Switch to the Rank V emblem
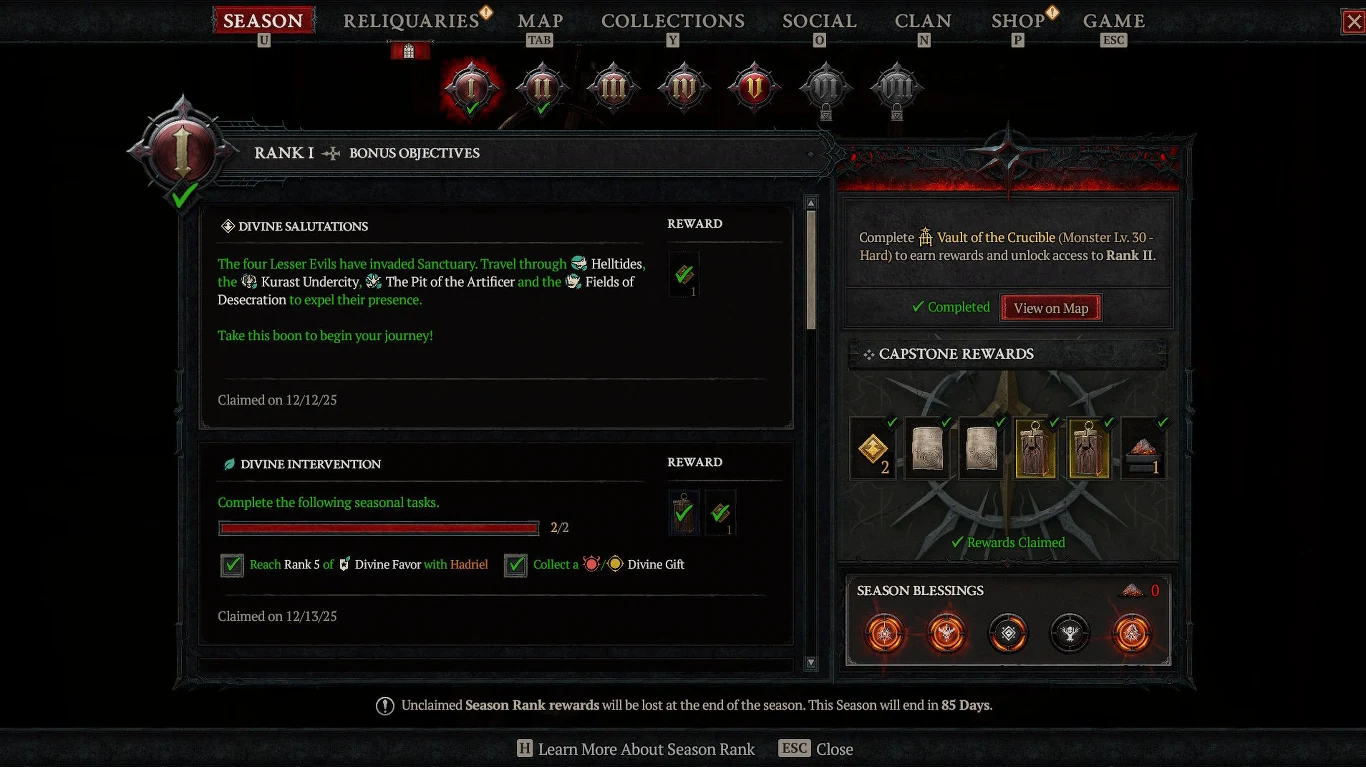The height and width of the screenshot is (767, 1366). (754, 88)
